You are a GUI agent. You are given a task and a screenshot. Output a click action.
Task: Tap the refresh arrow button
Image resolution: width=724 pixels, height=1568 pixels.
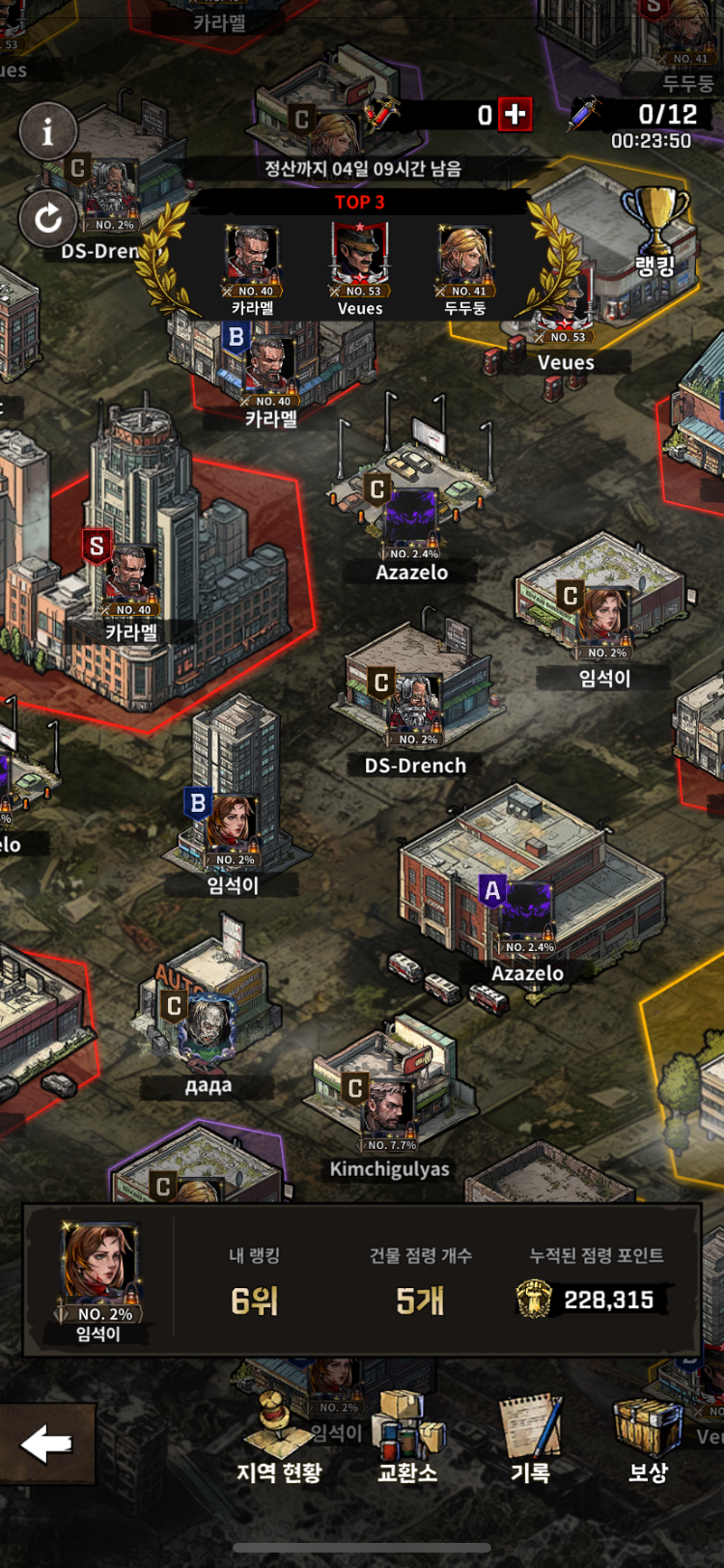(47, 218)
